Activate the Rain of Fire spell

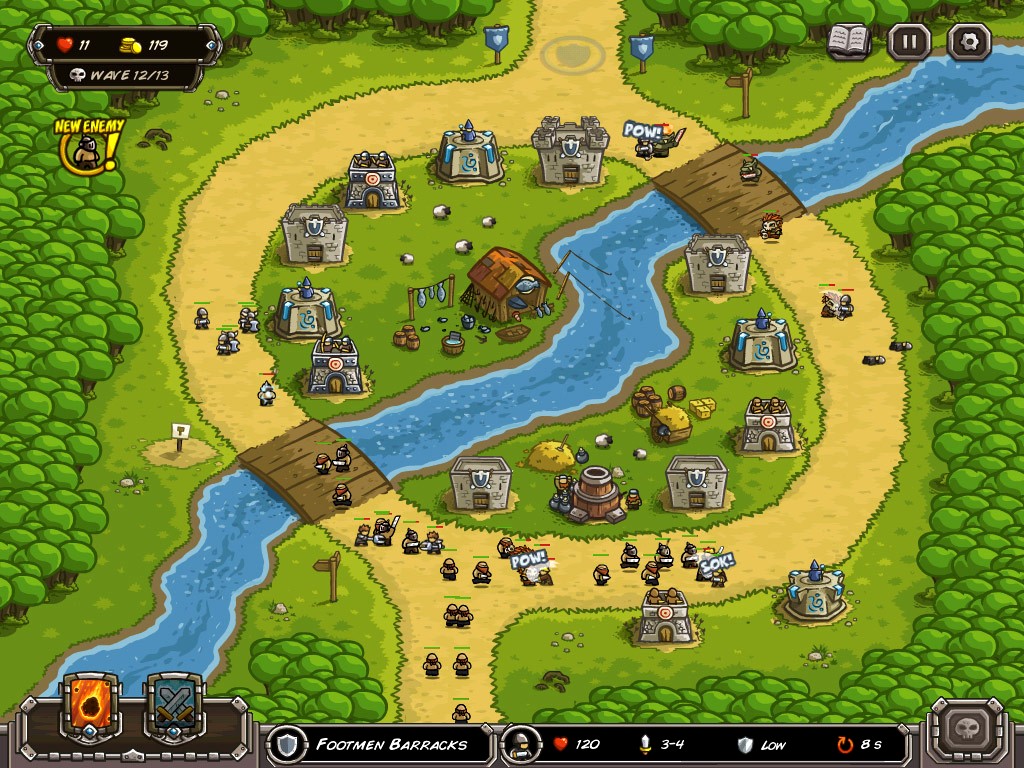92,703
